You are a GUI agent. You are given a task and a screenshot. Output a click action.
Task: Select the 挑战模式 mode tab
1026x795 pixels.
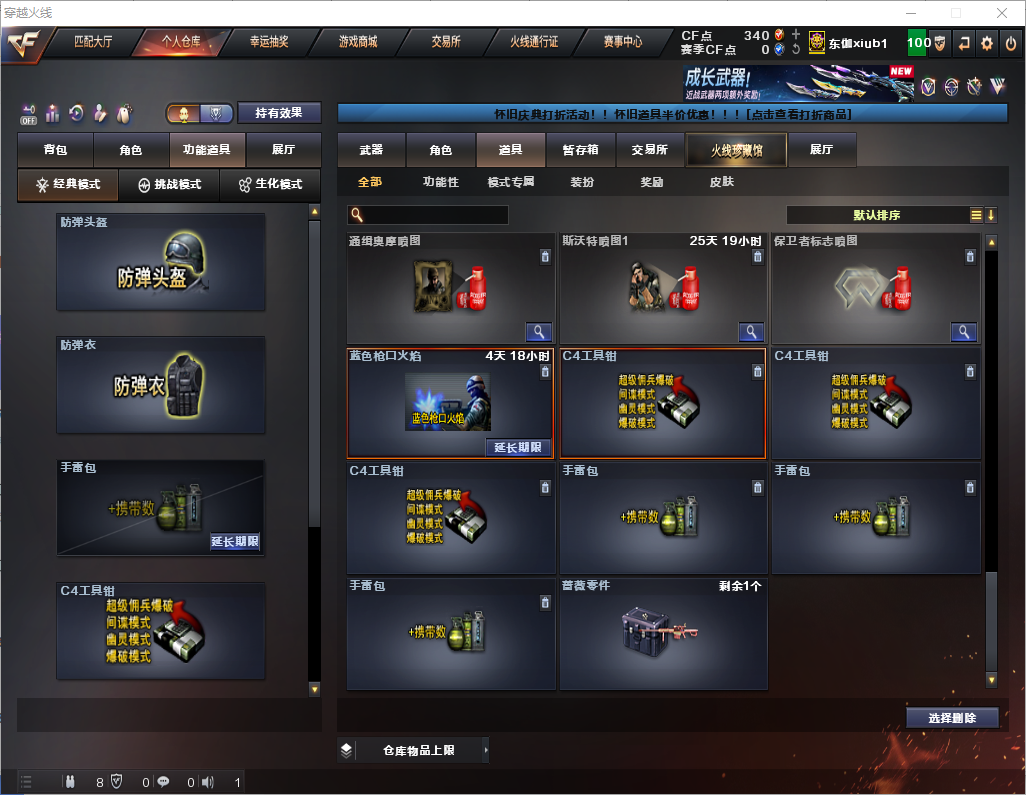tap(169, 185)
